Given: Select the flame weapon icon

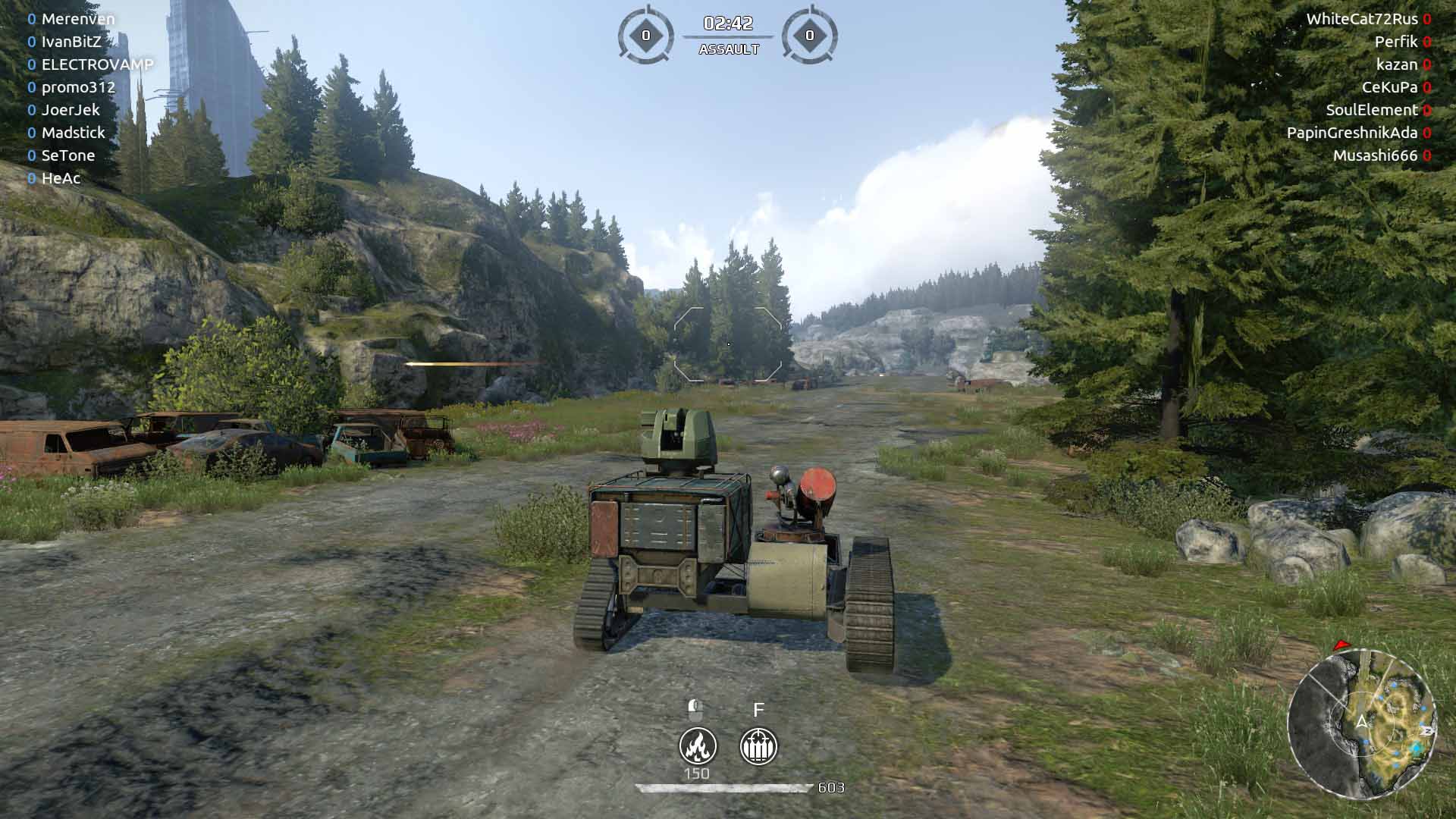Looking at the screenshot, I should [x=698, y=746].
